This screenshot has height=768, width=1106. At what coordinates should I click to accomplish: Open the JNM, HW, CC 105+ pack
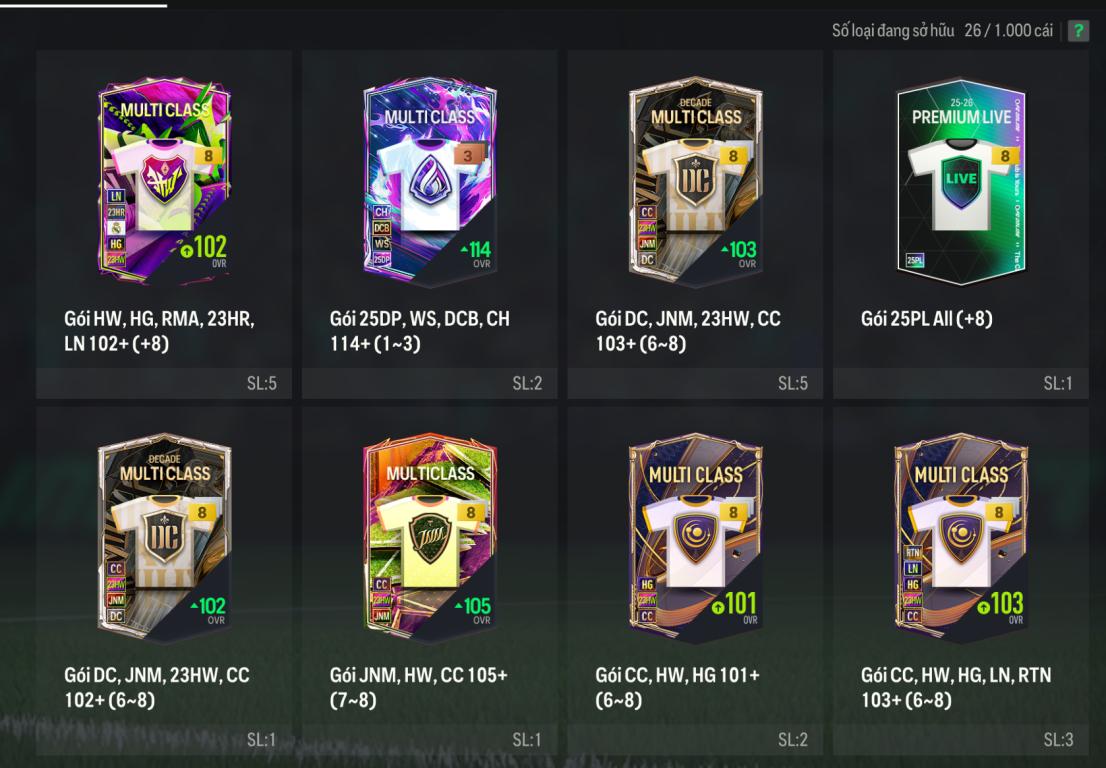tap(430, 537)
